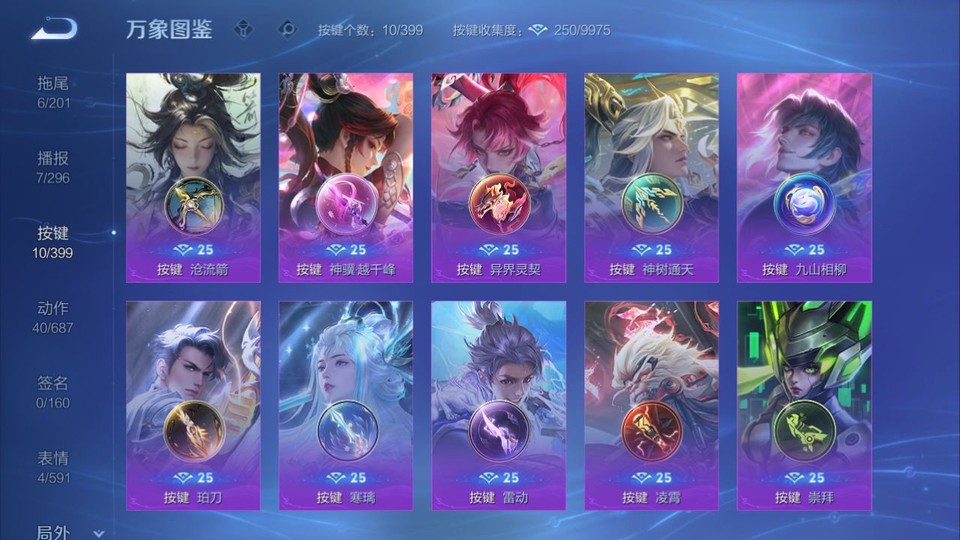960x540 pixels.
Task: Select the 神树通天 card
Action: point(651,177)
